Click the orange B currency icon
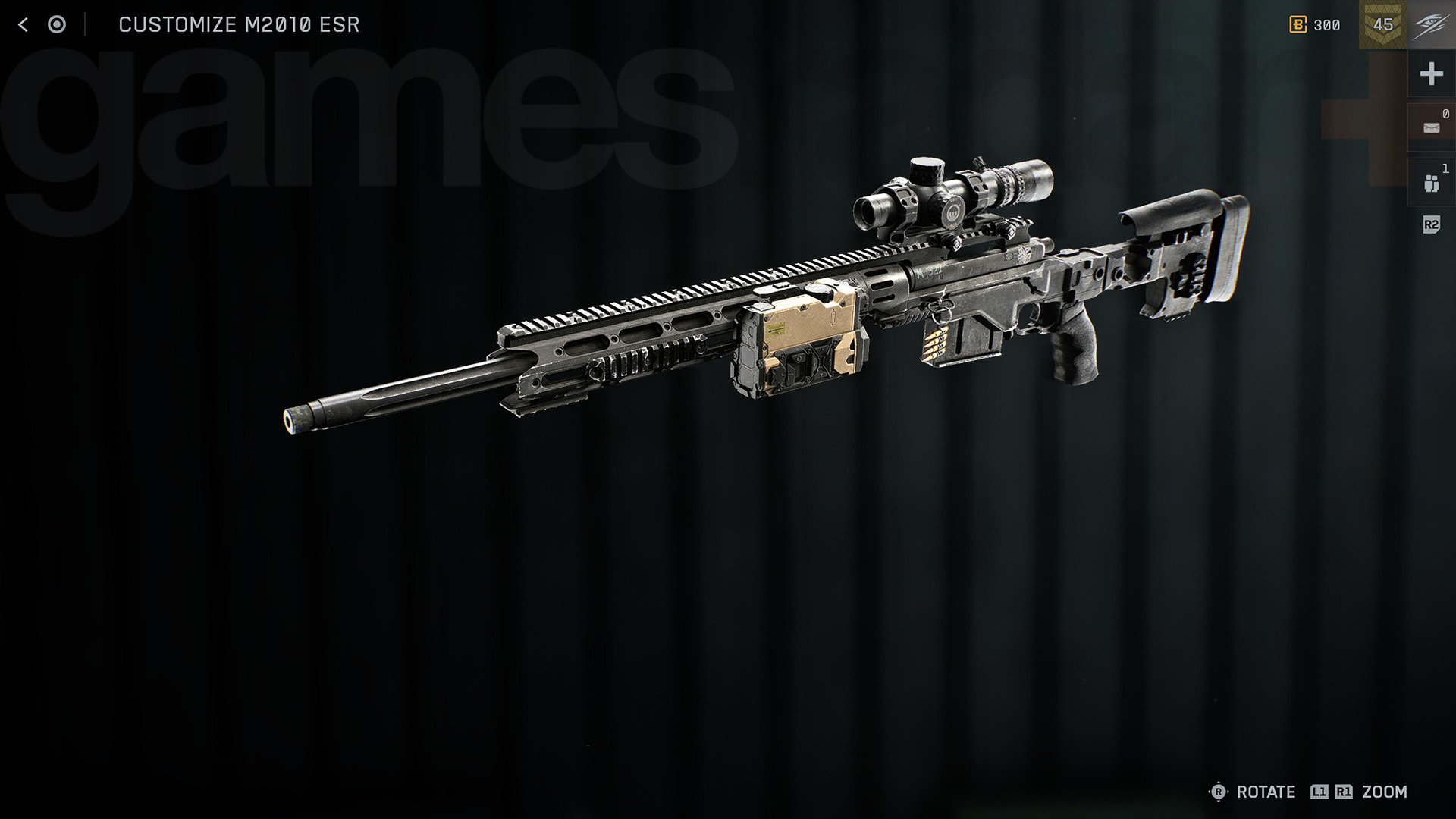The width and height of the screenshot is (1456, 819). pos(1300,24)
